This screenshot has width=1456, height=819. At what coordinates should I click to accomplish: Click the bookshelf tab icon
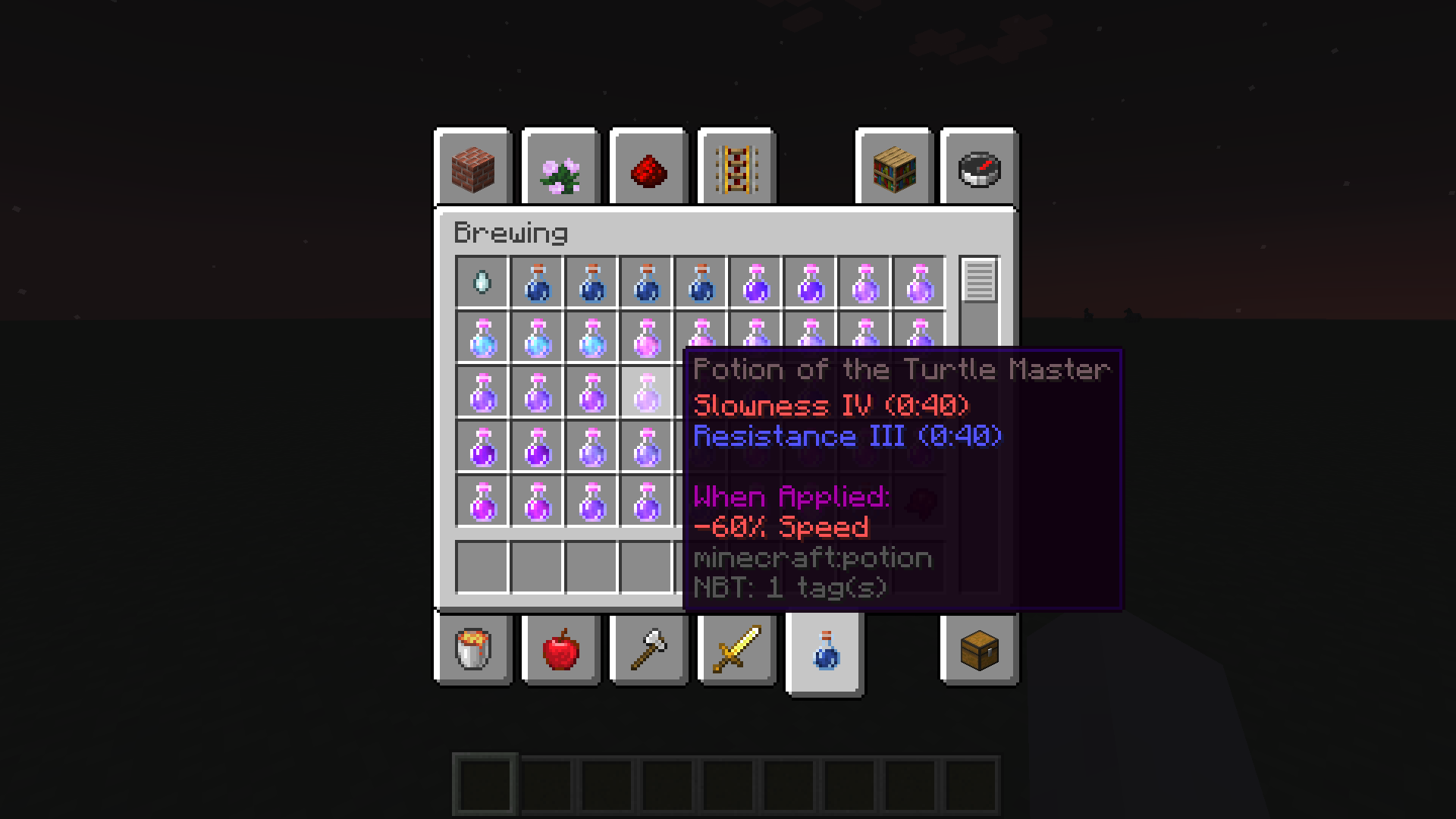click(x=893, y=168)
